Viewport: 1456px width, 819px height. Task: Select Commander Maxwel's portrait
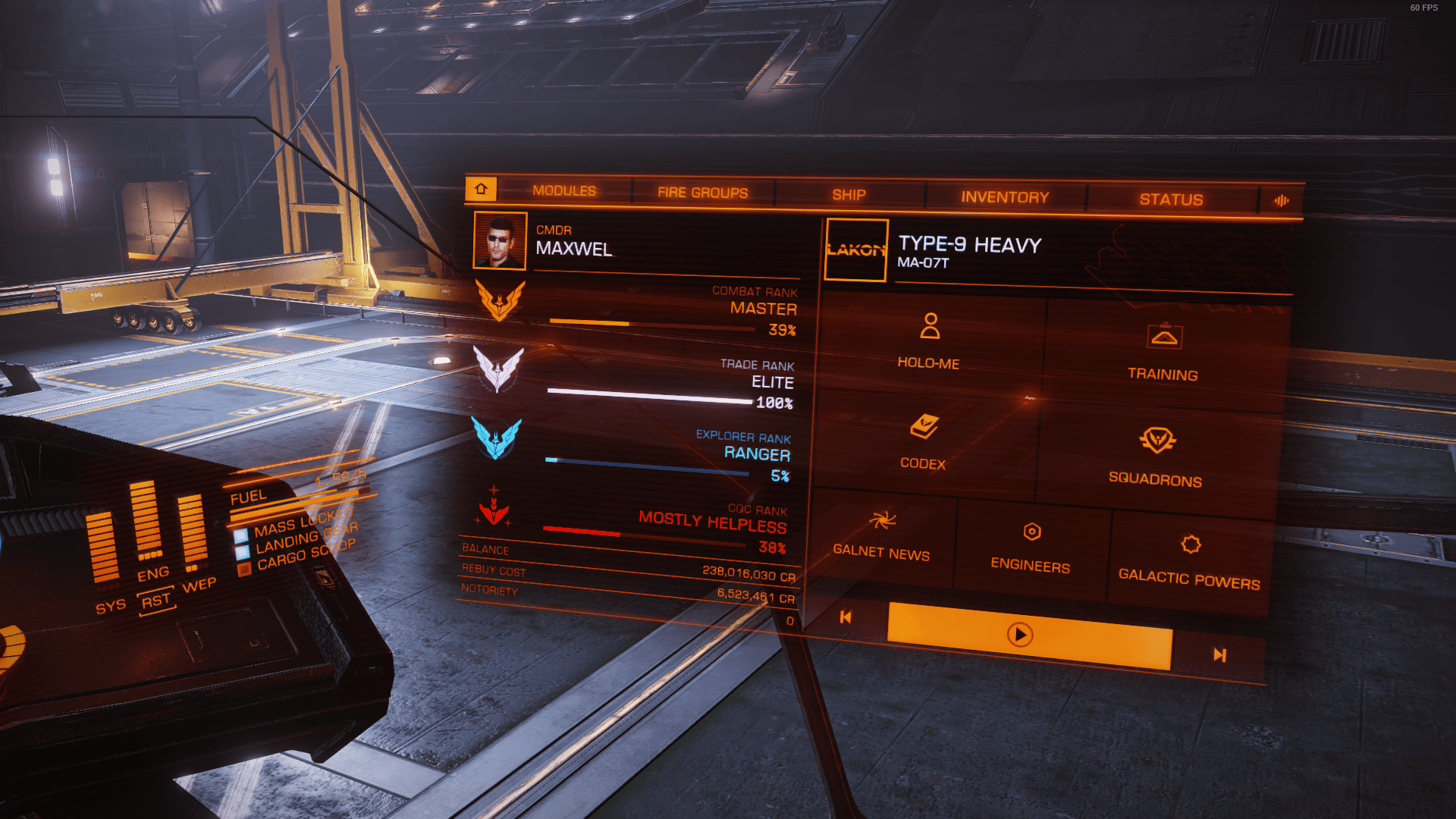coord(500,240)
